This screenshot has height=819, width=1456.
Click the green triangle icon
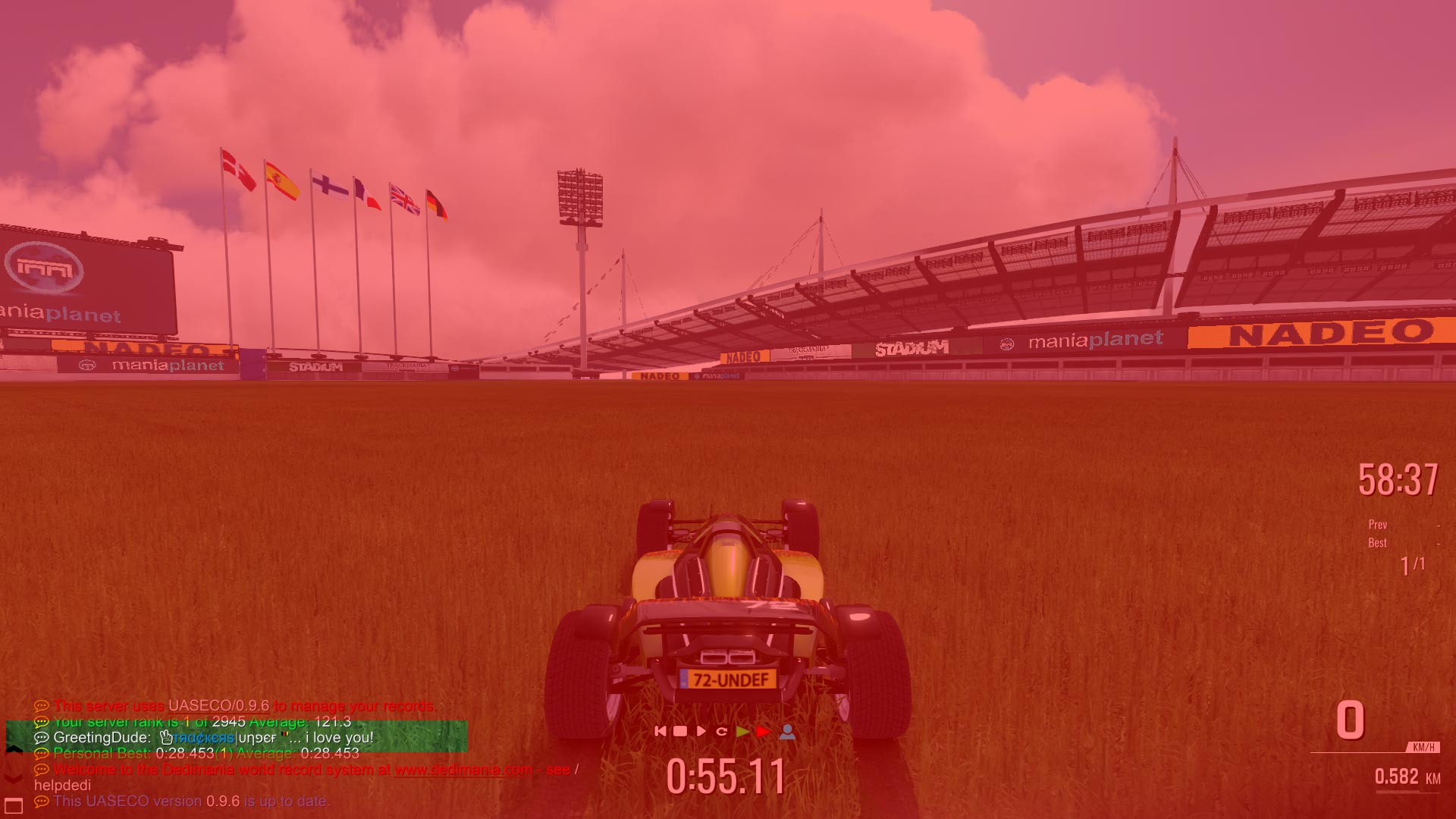click(742, 731)
